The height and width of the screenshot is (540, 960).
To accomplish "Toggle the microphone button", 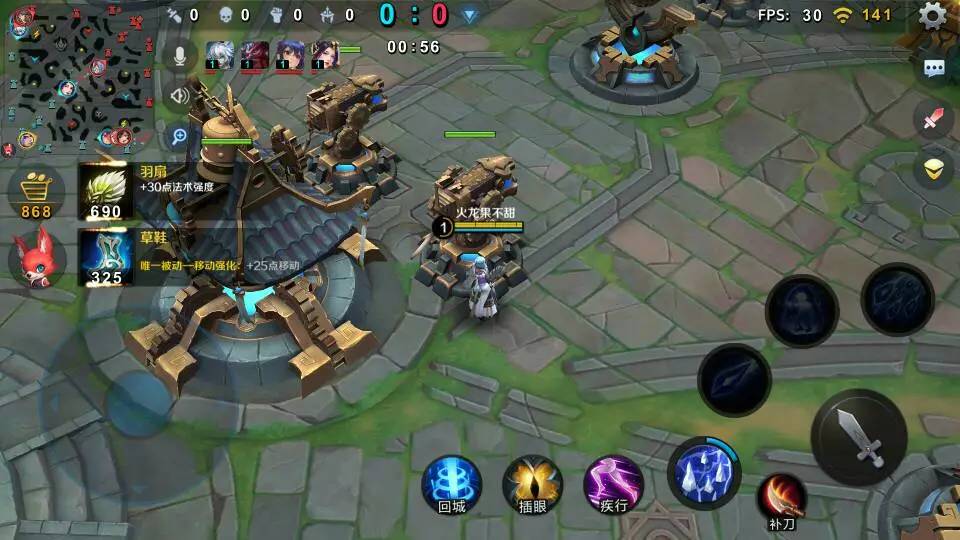I will (180, 56).
